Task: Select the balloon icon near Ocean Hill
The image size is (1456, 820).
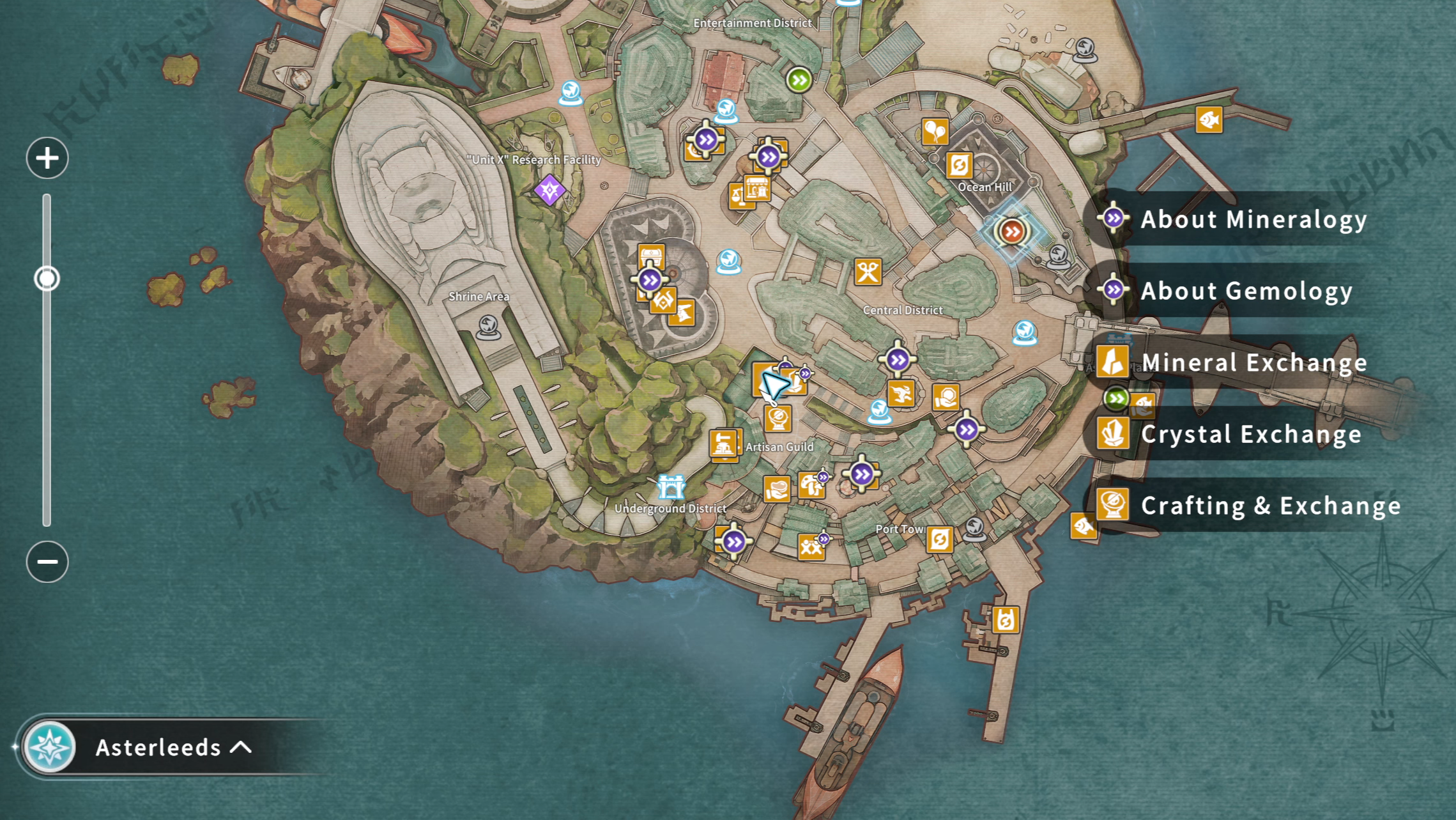Action: click(x=935, y=132)
